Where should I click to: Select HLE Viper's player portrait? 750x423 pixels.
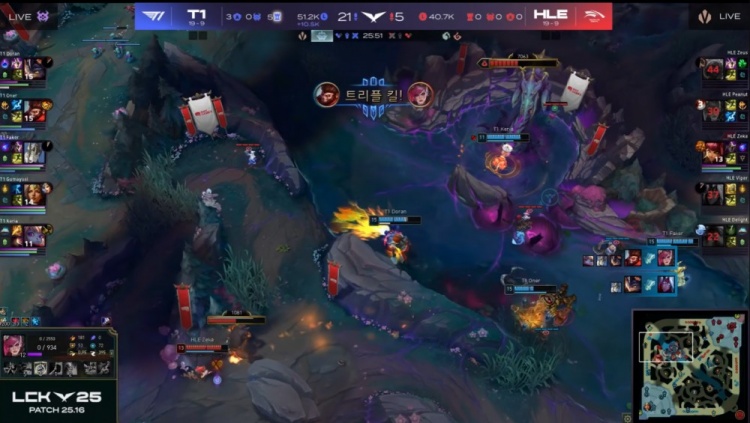713,194
